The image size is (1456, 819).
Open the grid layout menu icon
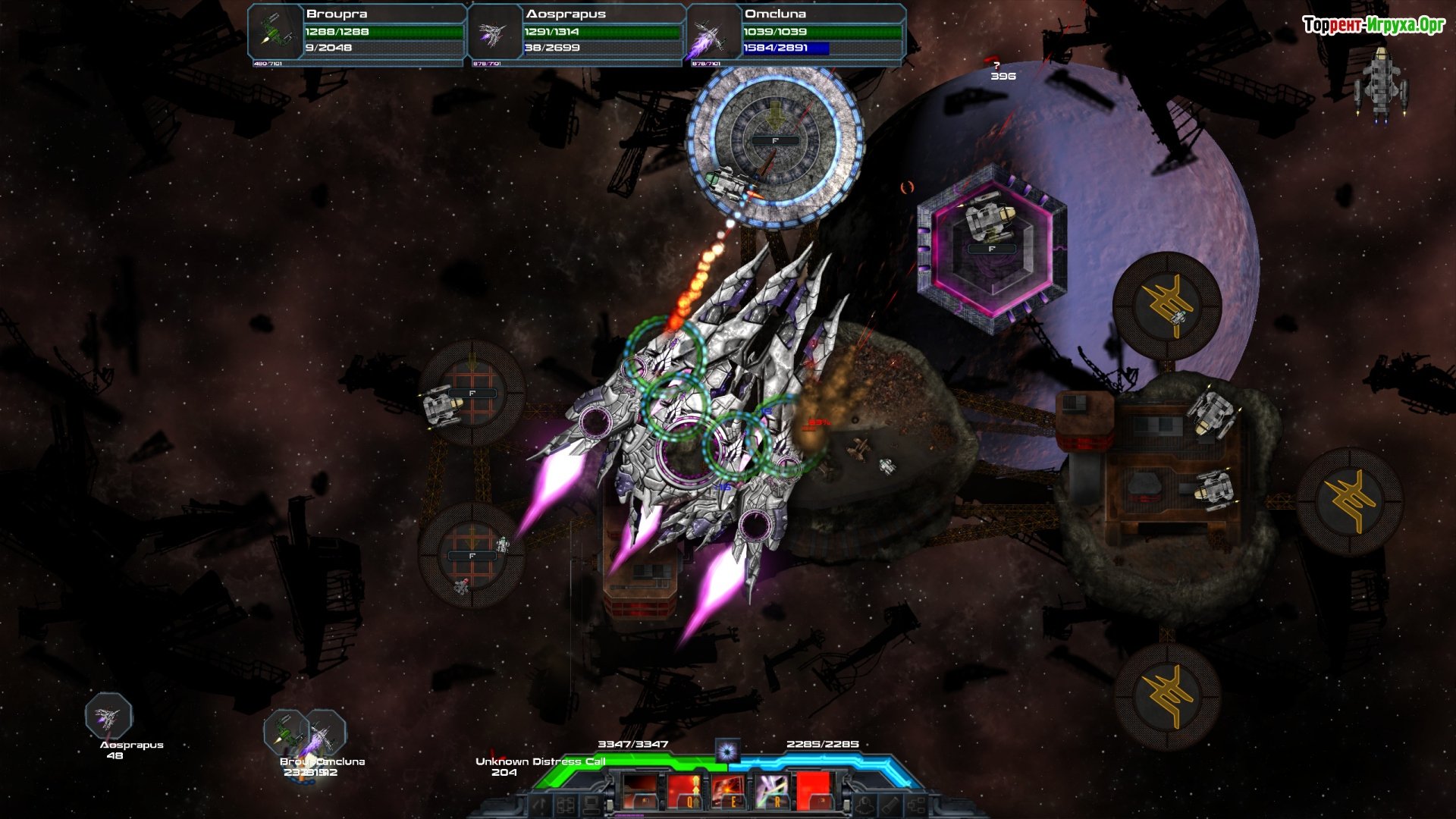(x=565, y=805)
